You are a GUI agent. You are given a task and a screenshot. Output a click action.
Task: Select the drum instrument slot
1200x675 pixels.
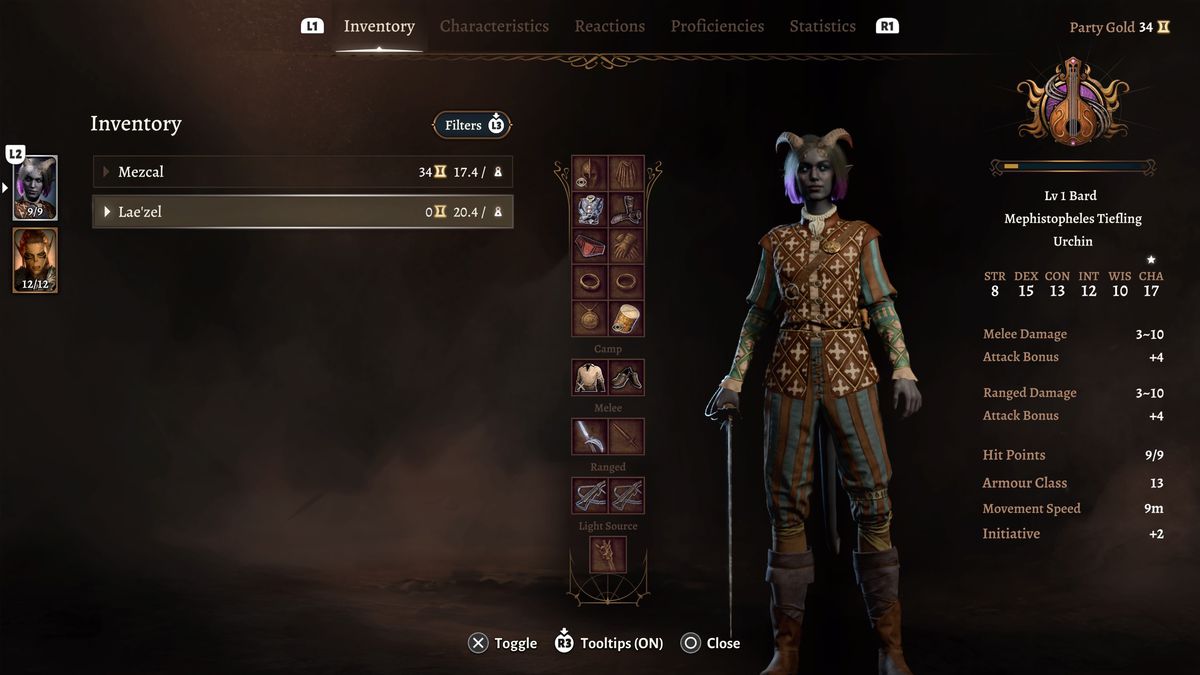pyautogui.click(x=627, y=319)
